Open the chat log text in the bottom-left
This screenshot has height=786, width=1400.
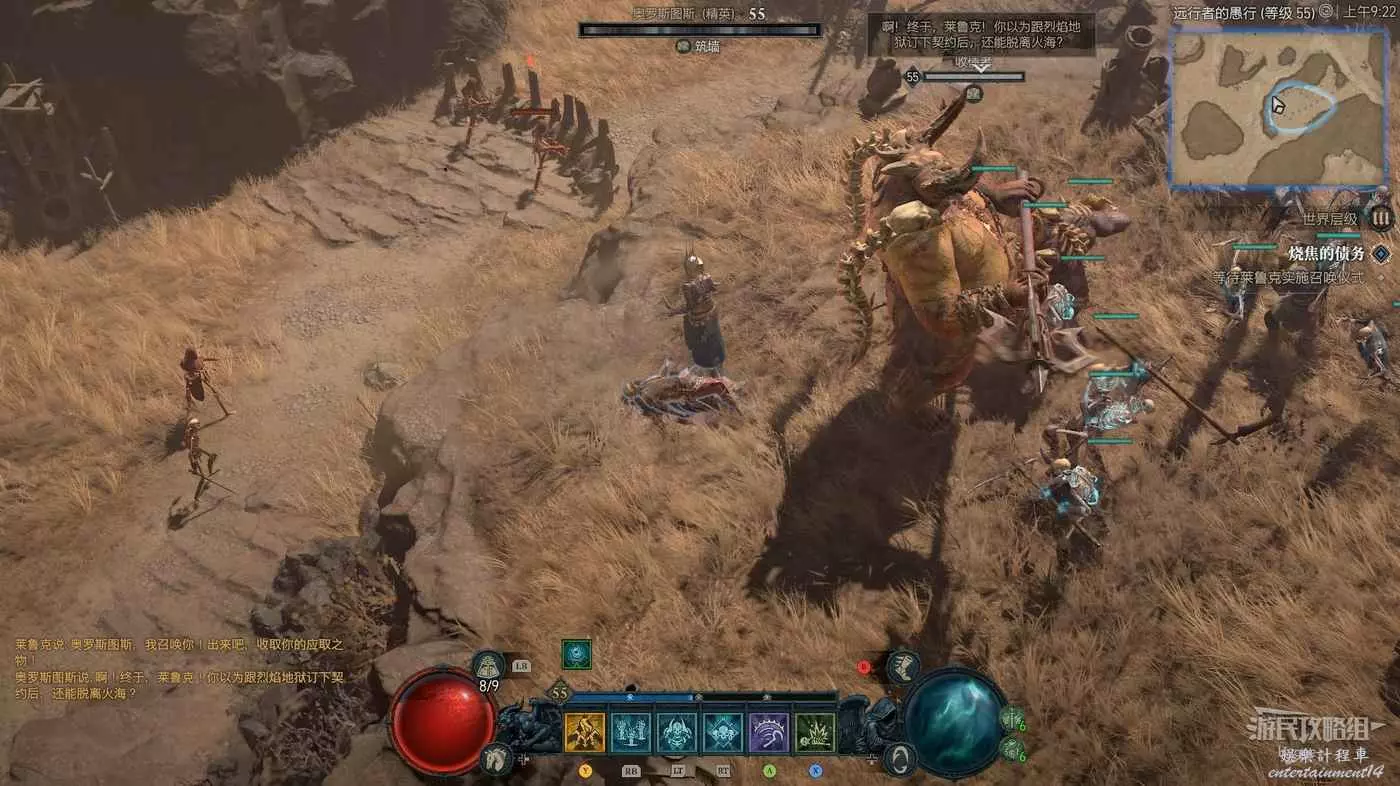click(180, 668)
